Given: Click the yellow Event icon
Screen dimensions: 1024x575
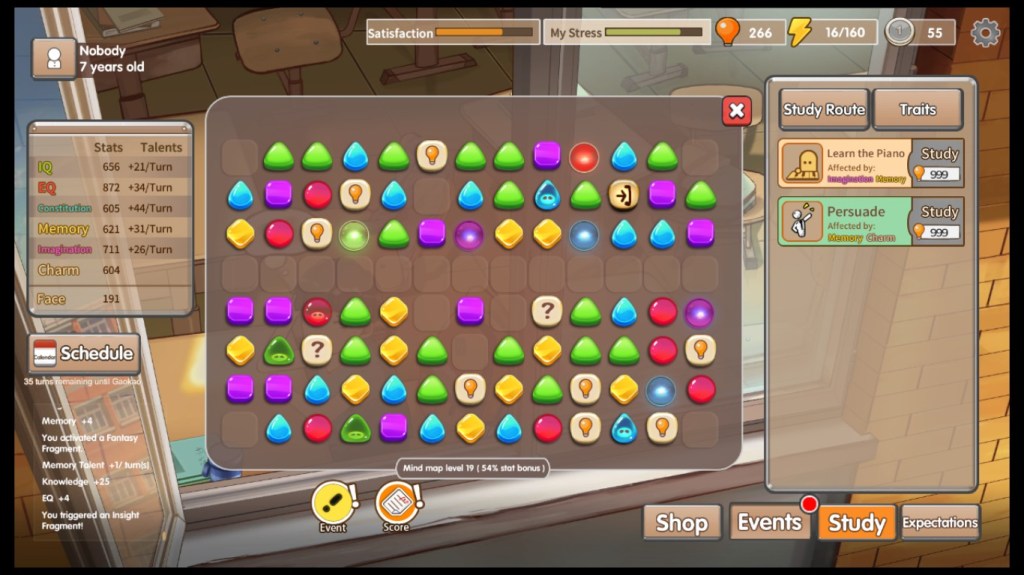Looking at the screenshot, I should click(333, 503).
